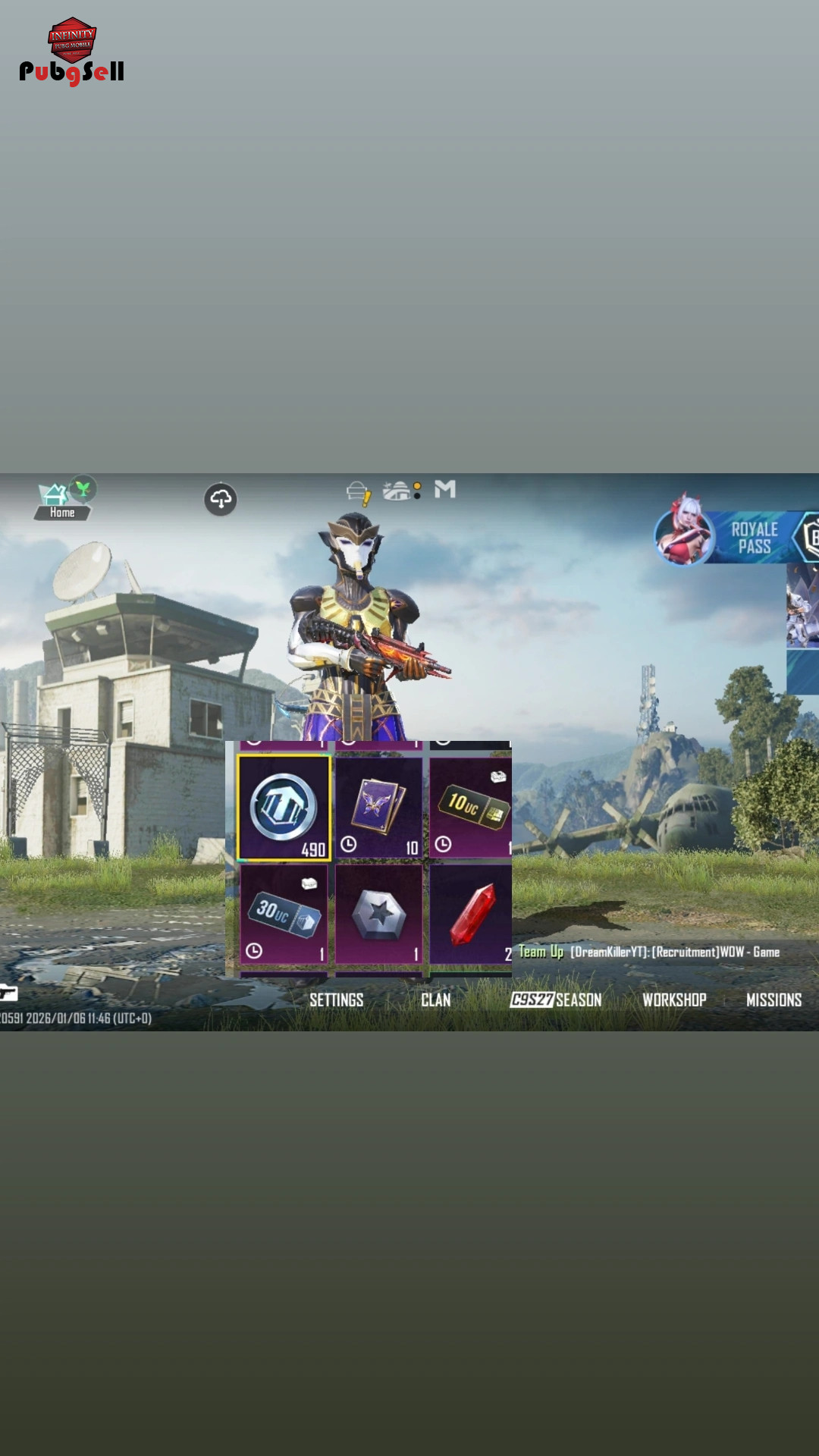Choose the butterfly card pack slot
The image size is (819, 1456).
point(378,808)
